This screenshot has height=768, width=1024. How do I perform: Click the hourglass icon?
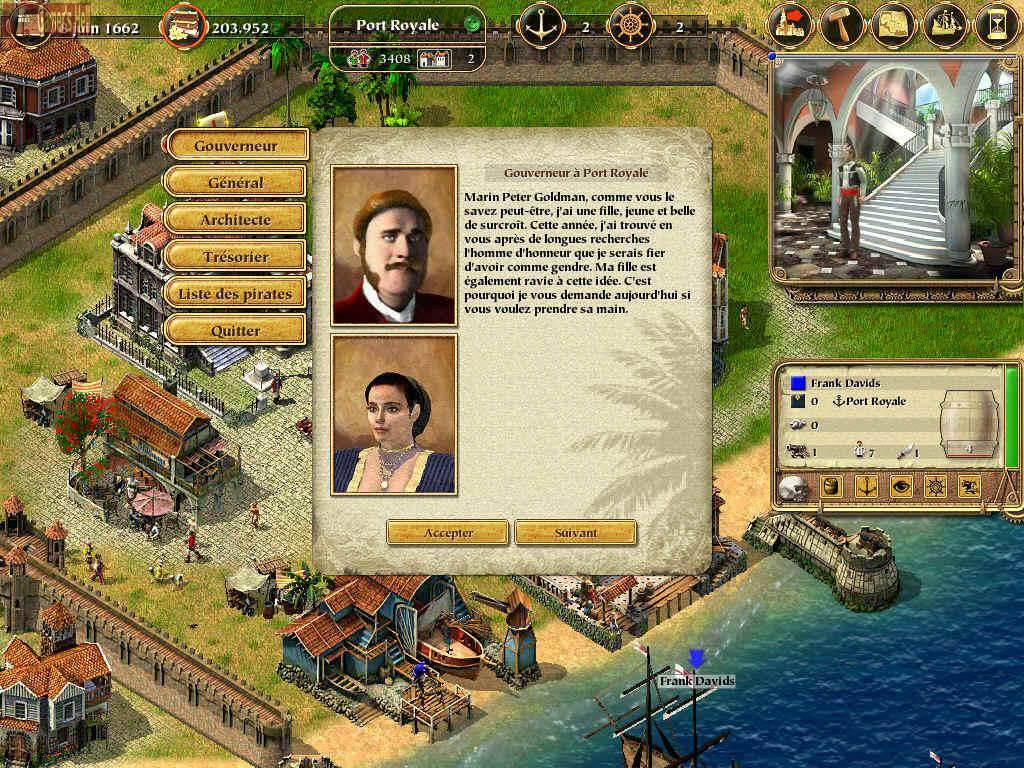click(997, 24)
